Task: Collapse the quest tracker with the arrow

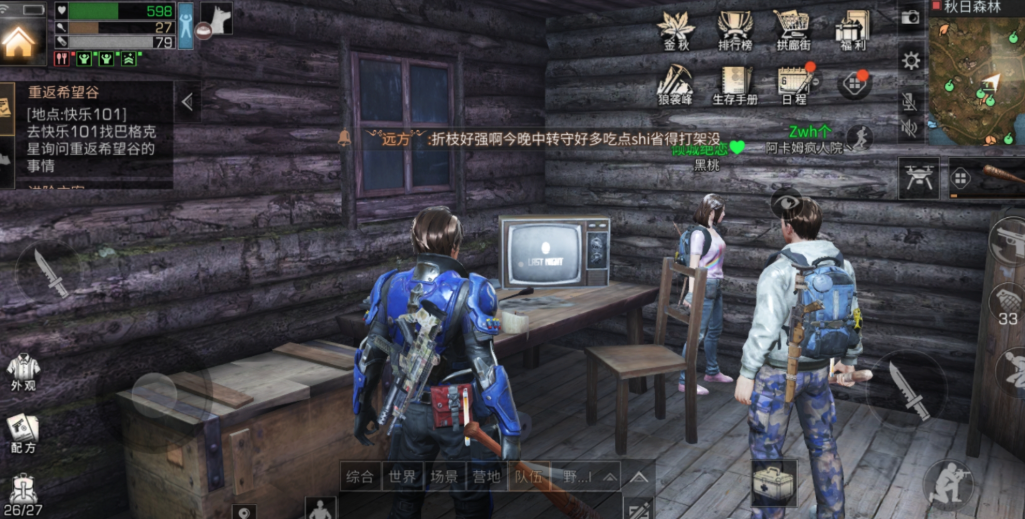Action: coord(187,101)
